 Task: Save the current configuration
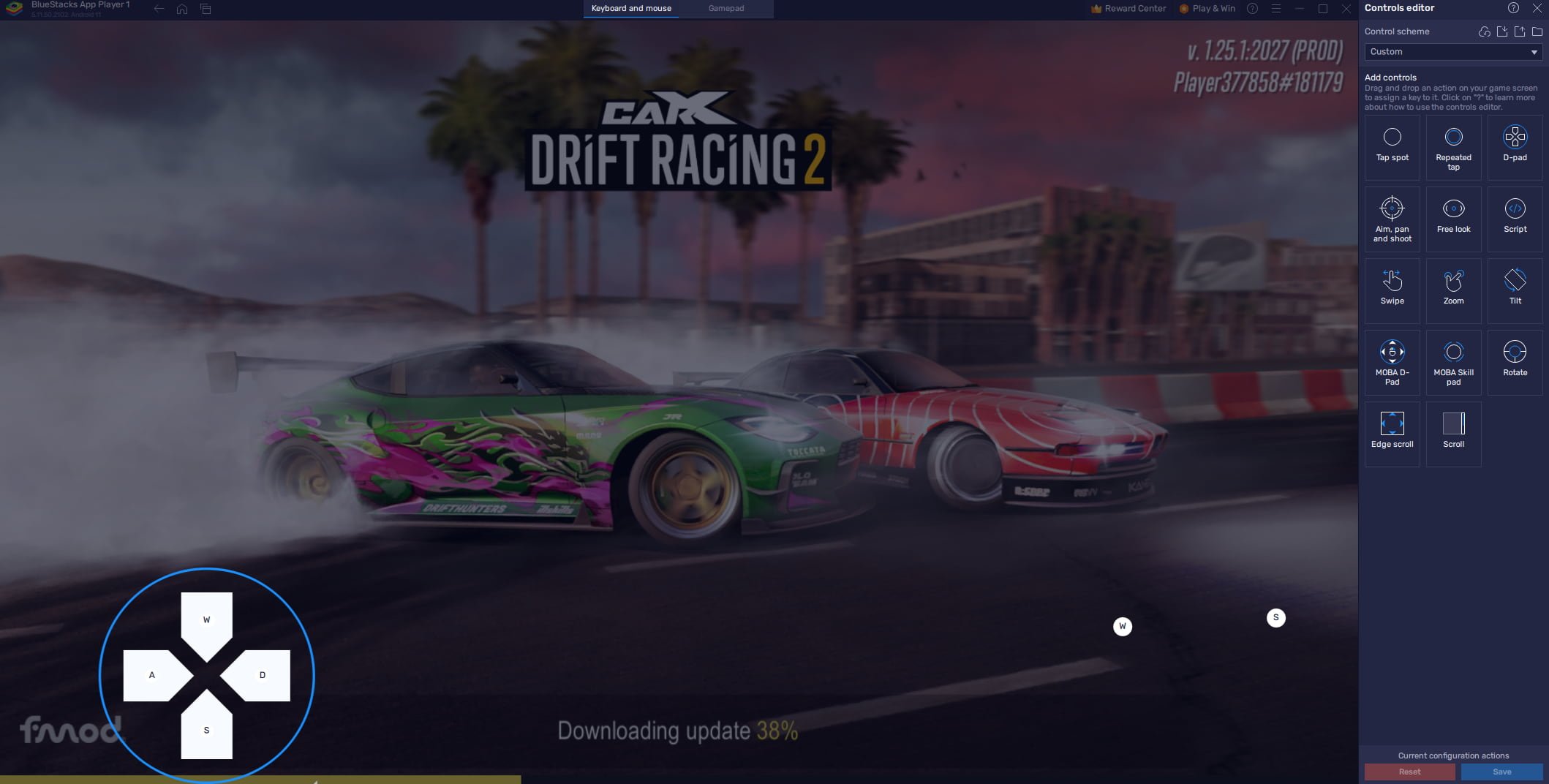pyautogui.click(x=1501, y=772)
